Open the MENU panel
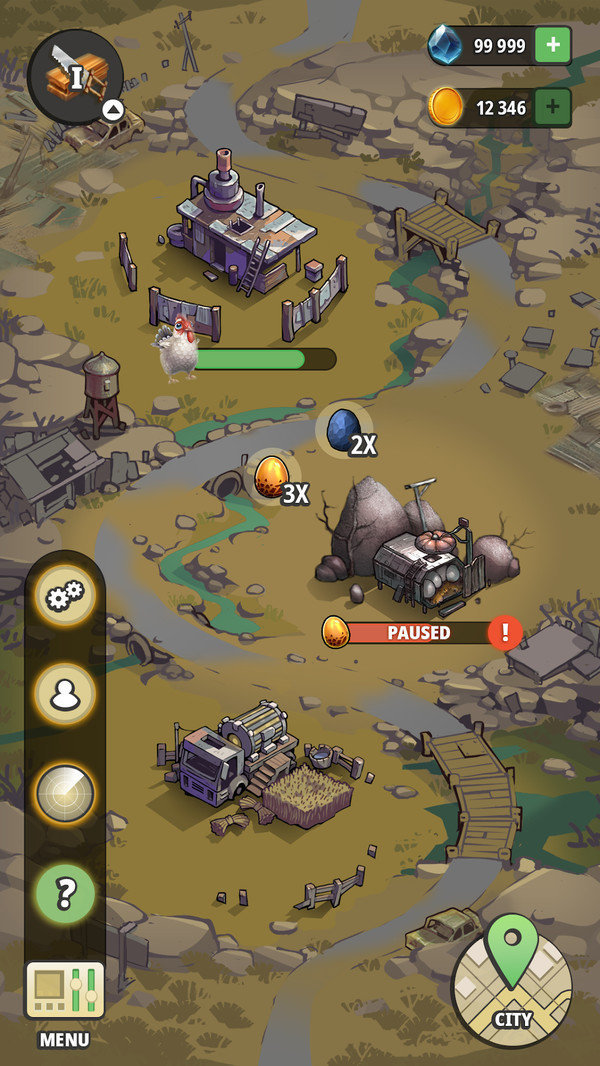Image resolution: width=600 pixels, height=1066 pixels. (x=65, y=1001)
